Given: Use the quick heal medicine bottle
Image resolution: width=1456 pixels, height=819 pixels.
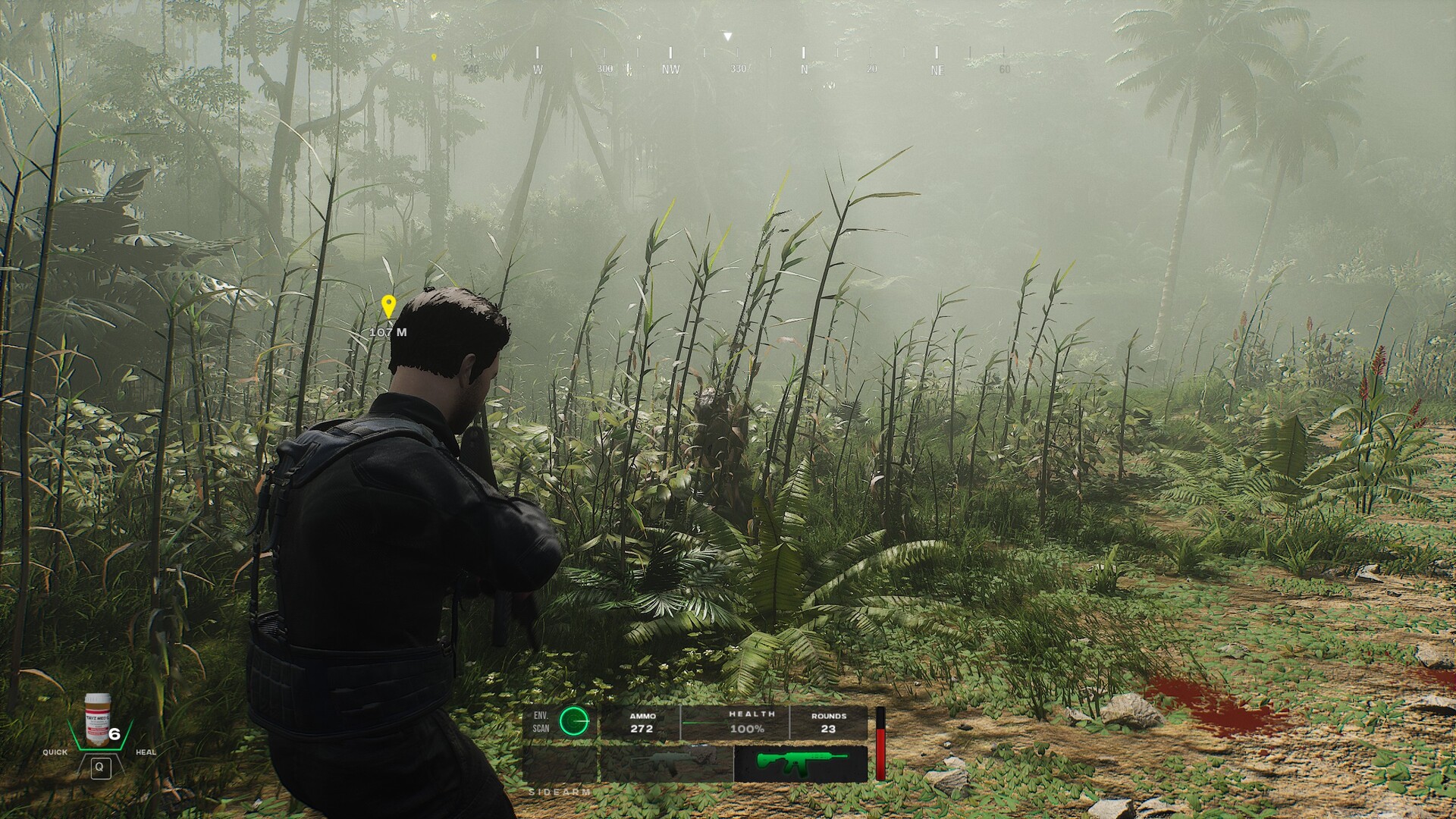Looking at the screenshot, I should tap(97, 720).
